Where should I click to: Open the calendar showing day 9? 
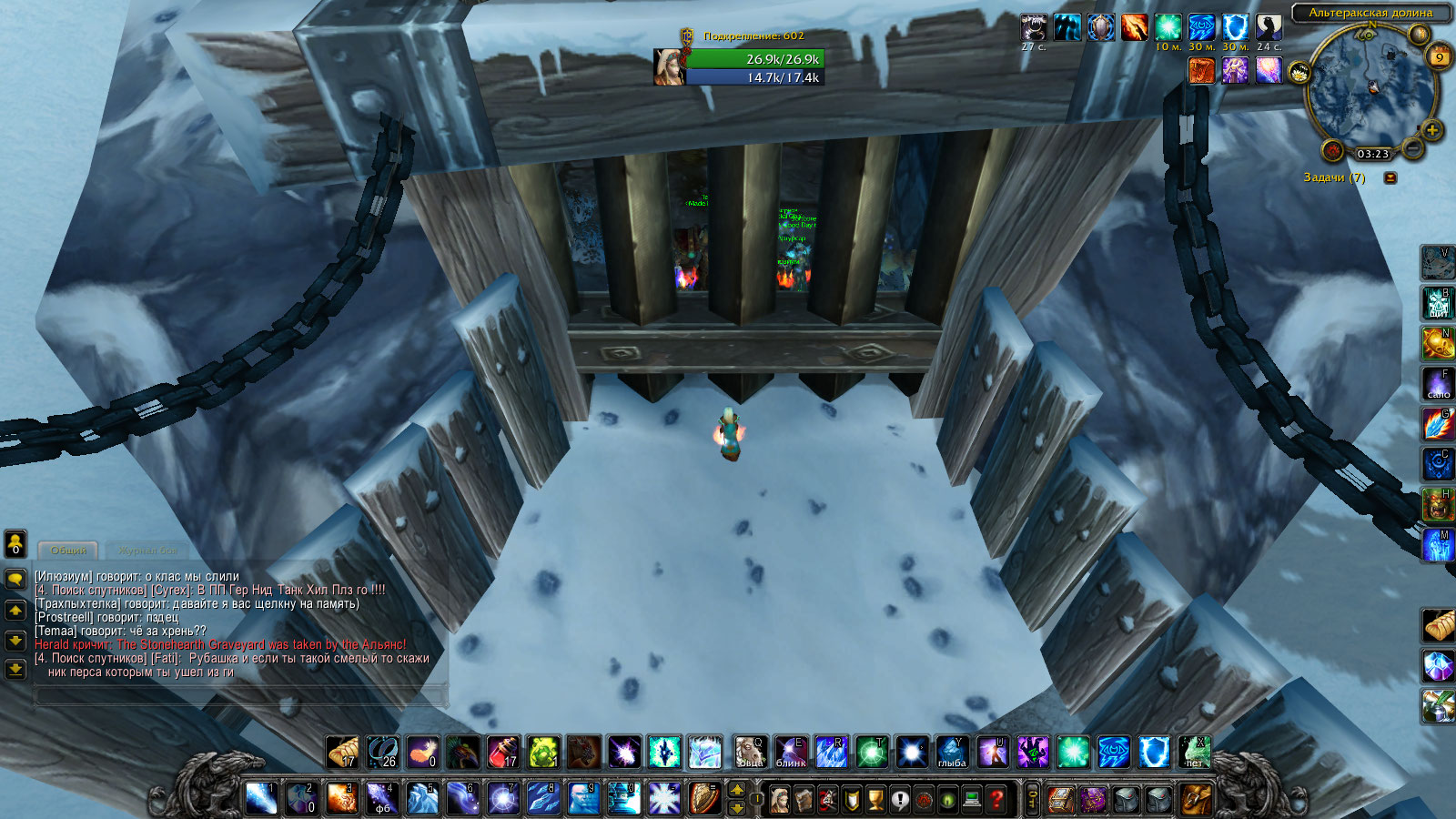click(1439, 56)
